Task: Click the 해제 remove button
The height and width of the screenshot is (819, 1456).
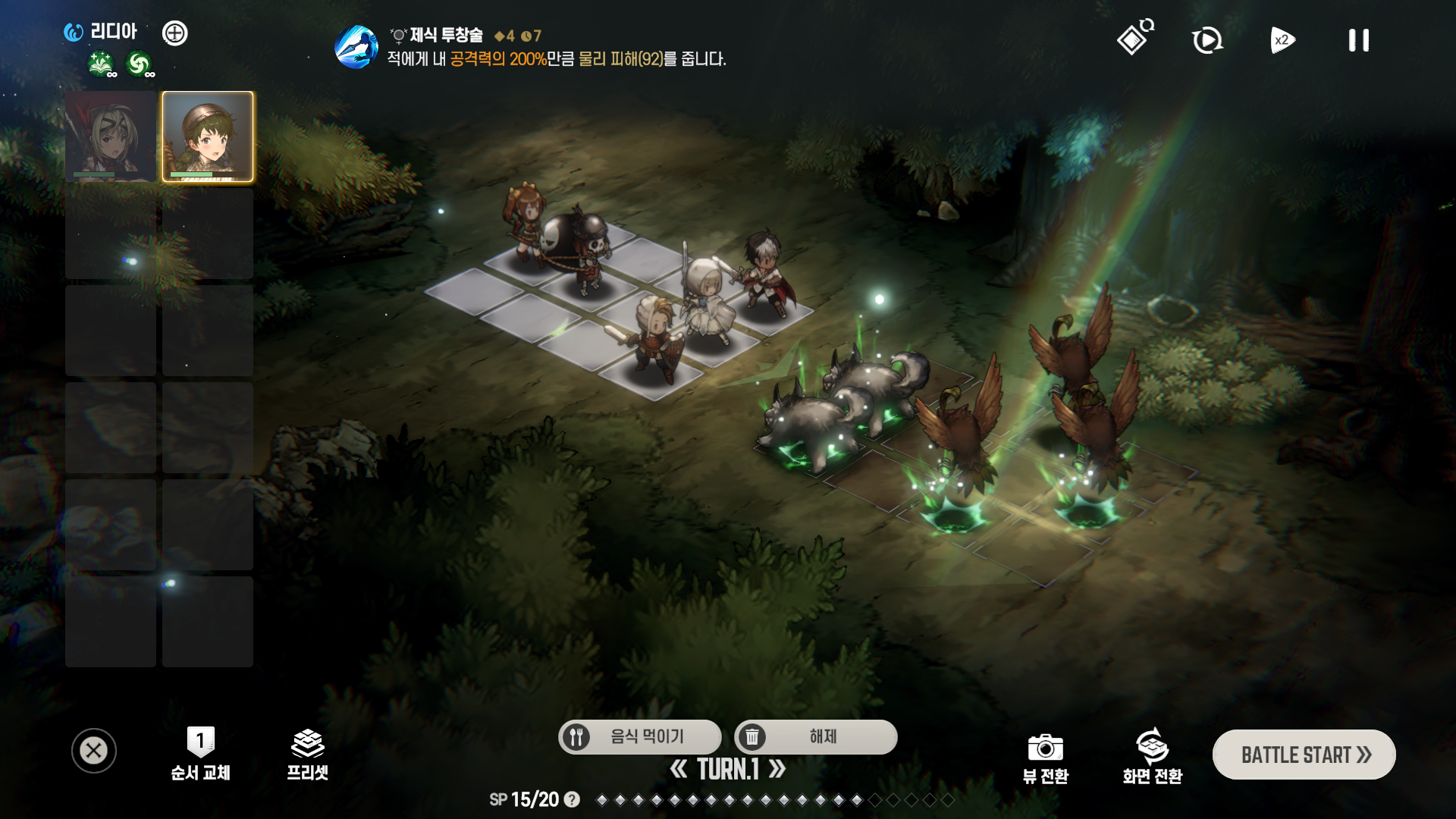Action: click(815, 736)
